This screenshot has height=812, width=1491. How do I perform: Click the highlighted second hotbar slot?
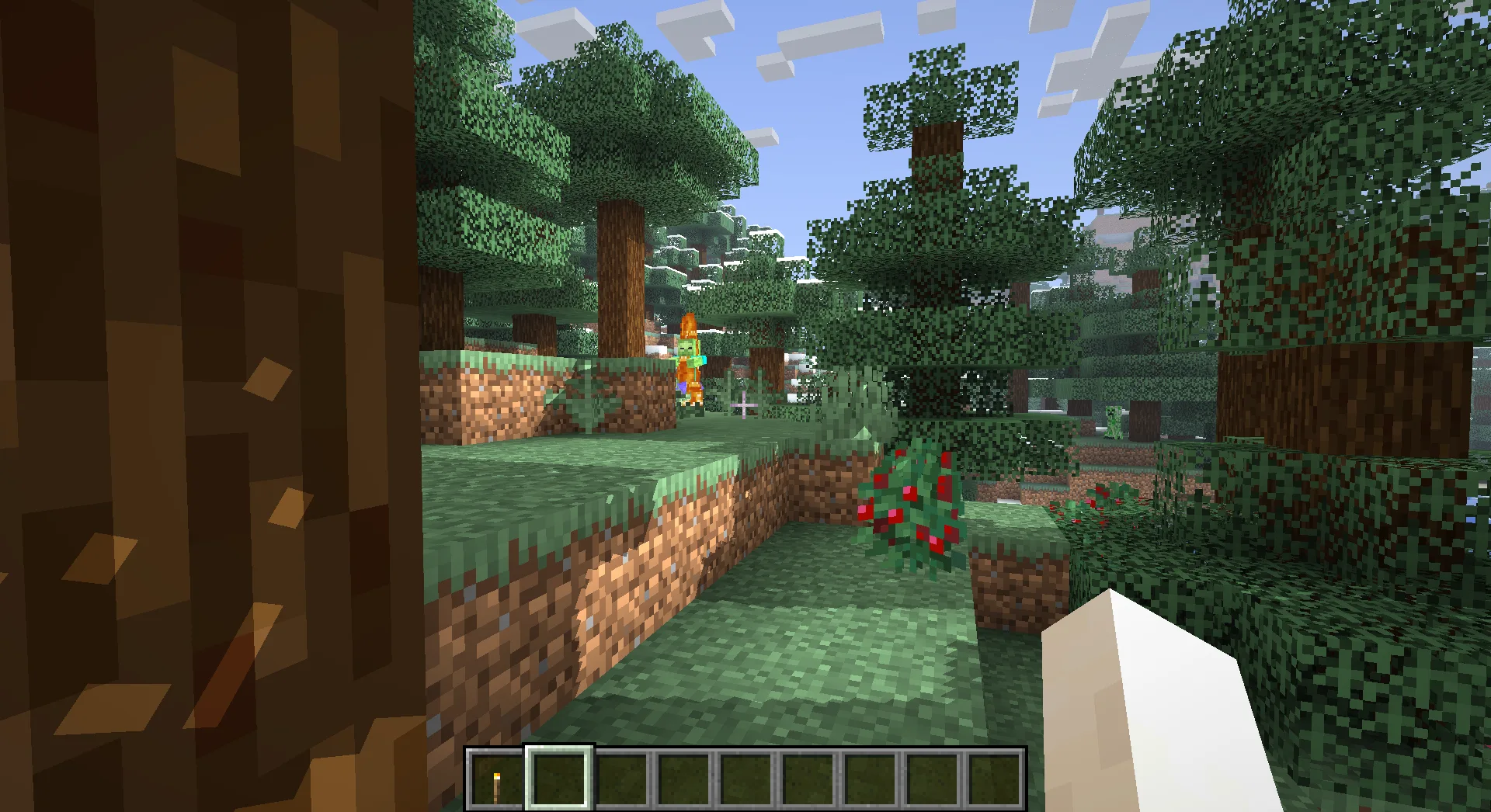pyautogui.click(x=558, y=779)
